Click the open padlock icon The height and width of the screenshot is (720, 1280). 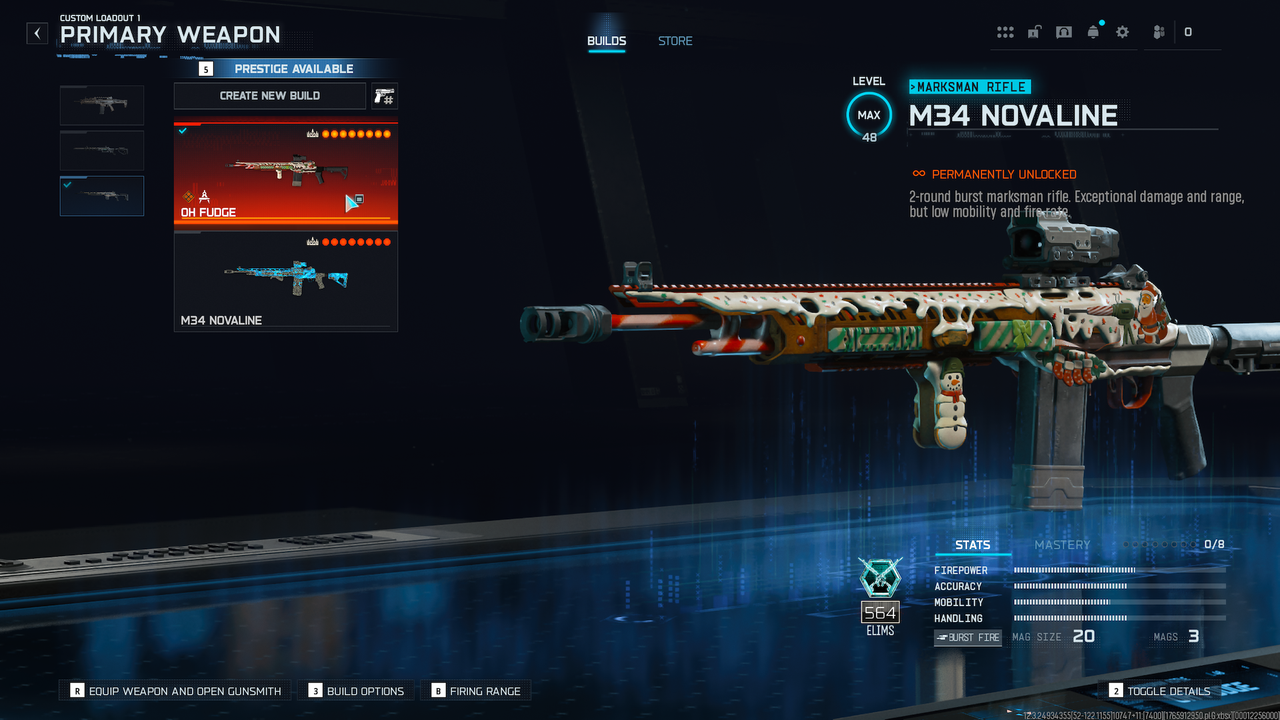pos(1034,32)
